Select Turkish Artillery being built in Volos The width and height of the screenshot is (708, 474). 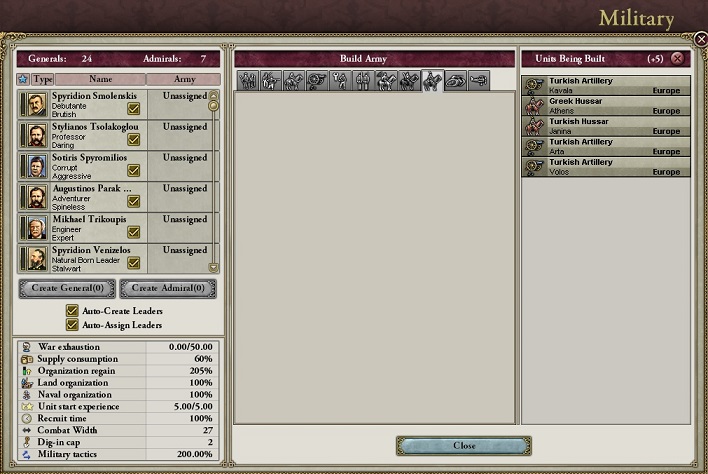tap(605, 167)
